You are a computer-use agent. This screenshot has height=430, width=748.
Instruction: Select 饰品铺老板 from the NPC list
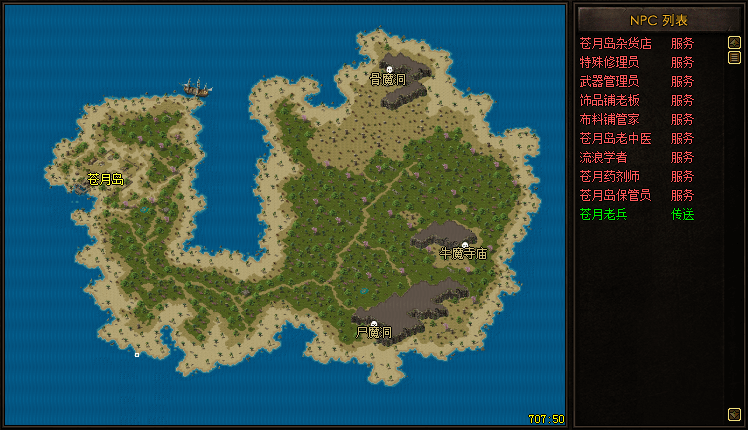[x=609, y=100]
